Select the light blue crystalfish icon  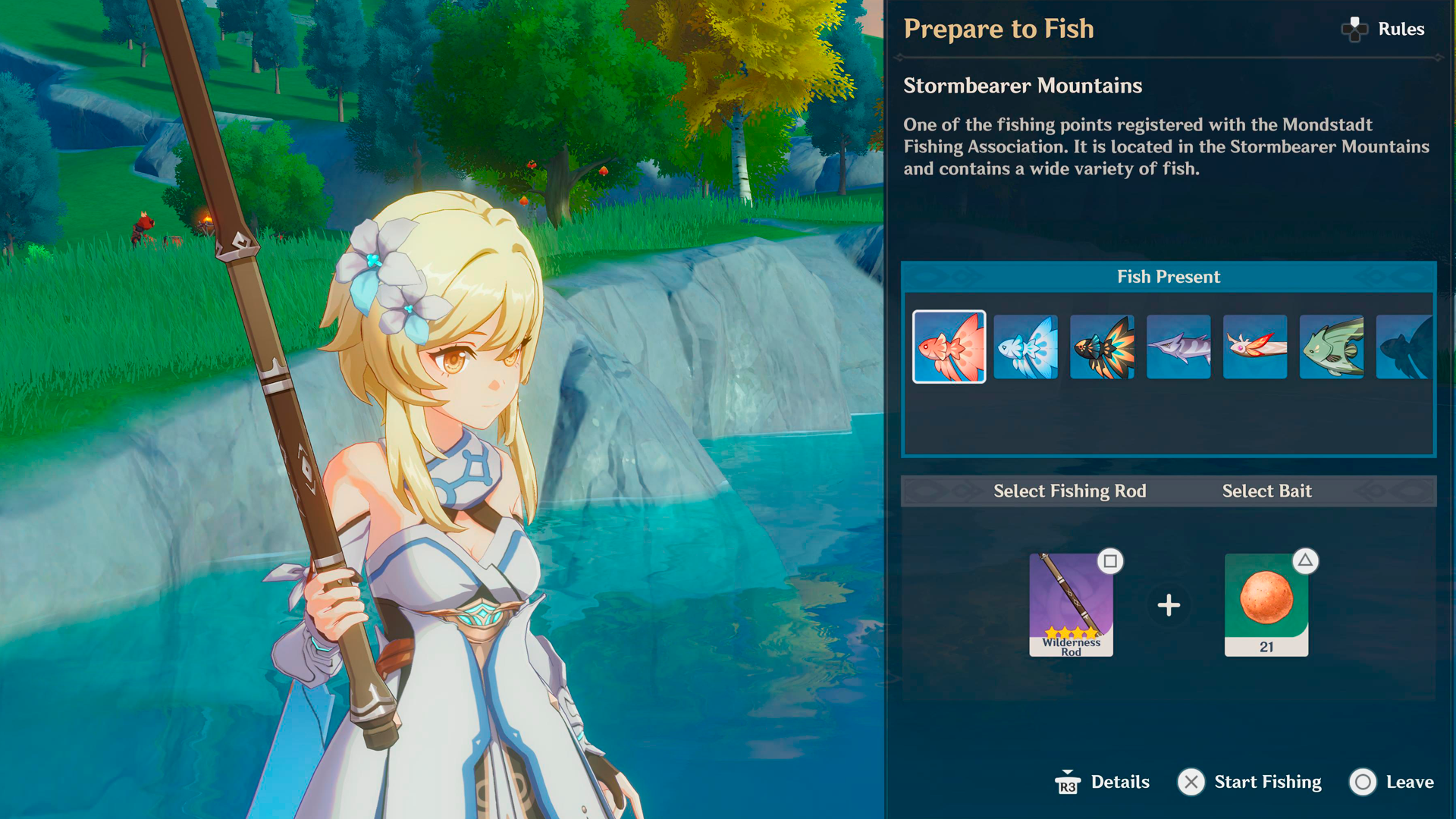[x=1025, y=347]
